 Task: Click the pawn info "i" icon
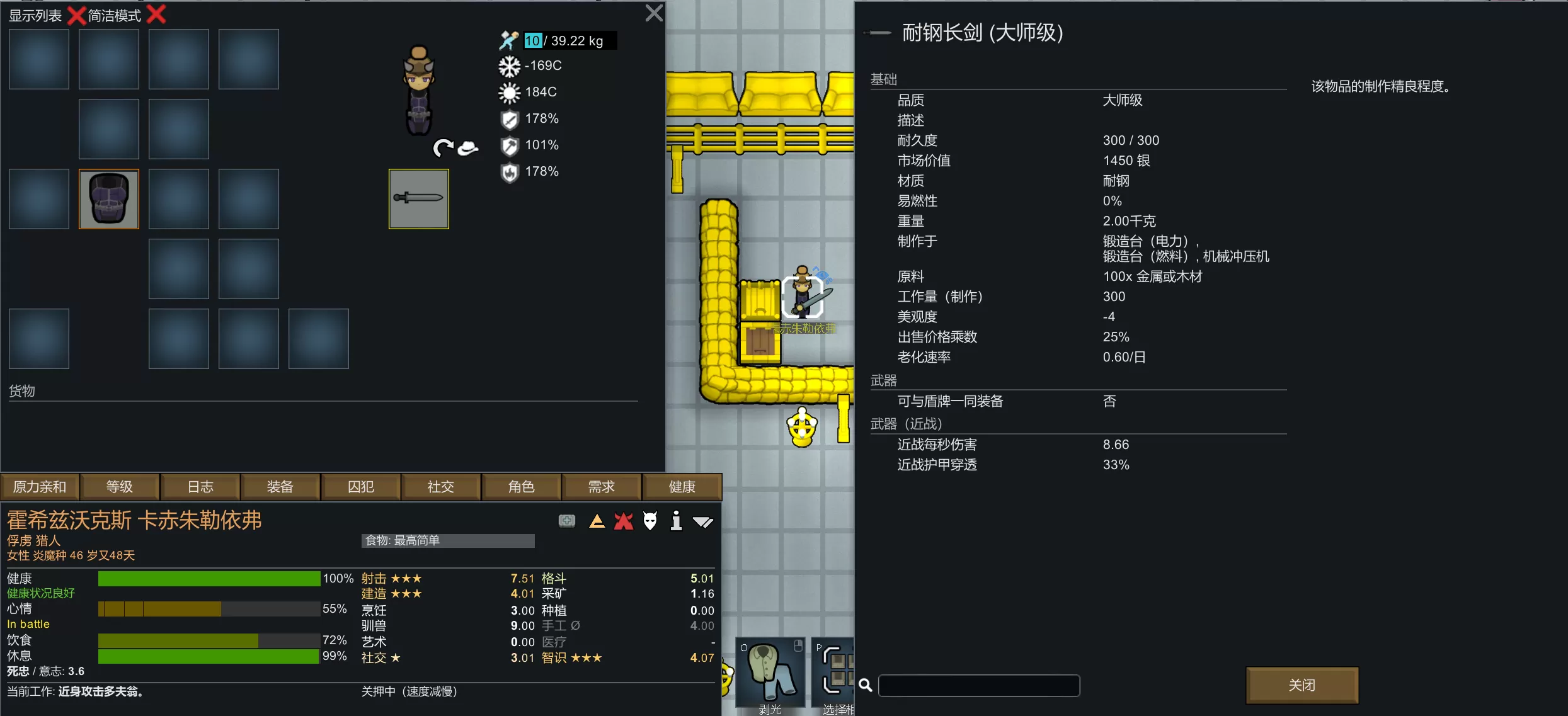click(676, 521)
